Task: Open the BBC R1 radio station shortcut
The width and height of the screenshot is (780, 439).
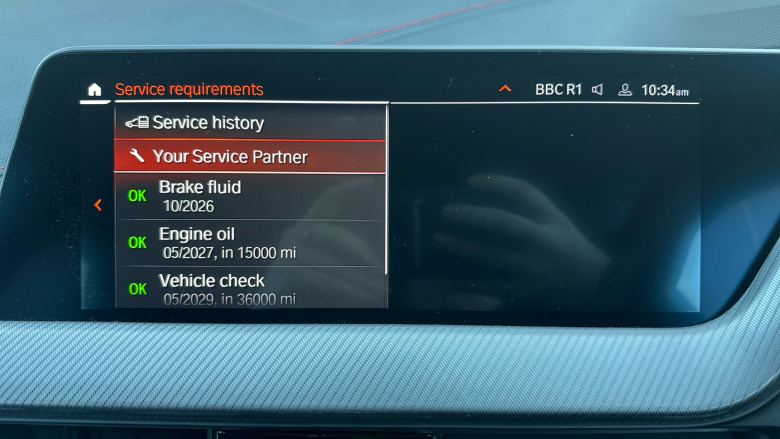Action: 558,90
